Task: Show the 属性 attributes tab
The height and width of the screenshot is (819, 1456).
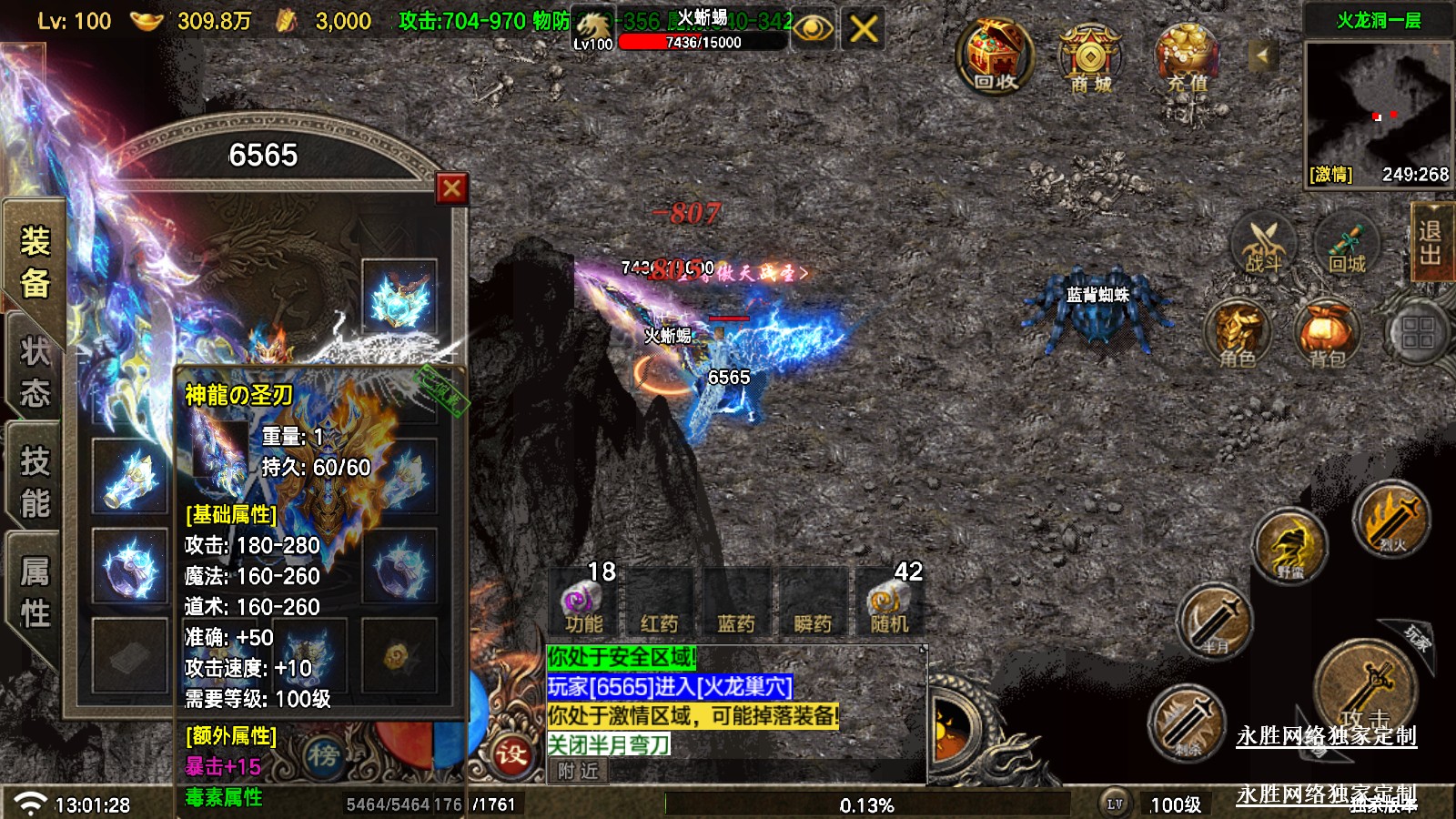Action: tap(35, 591)
